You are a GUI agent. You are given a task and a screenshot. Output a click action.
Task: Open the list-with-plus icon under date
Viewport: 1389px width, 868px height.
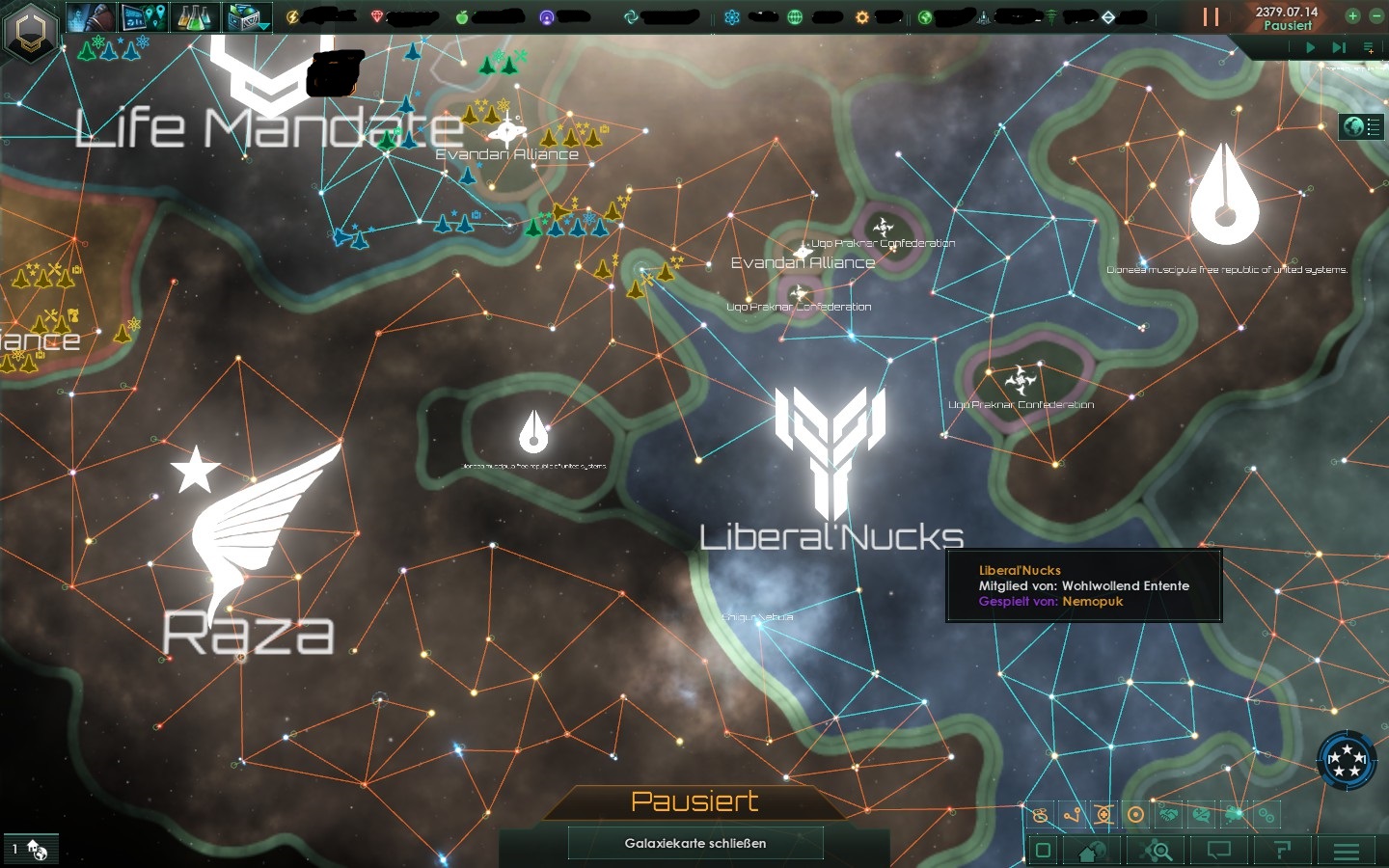(1368, 46)
